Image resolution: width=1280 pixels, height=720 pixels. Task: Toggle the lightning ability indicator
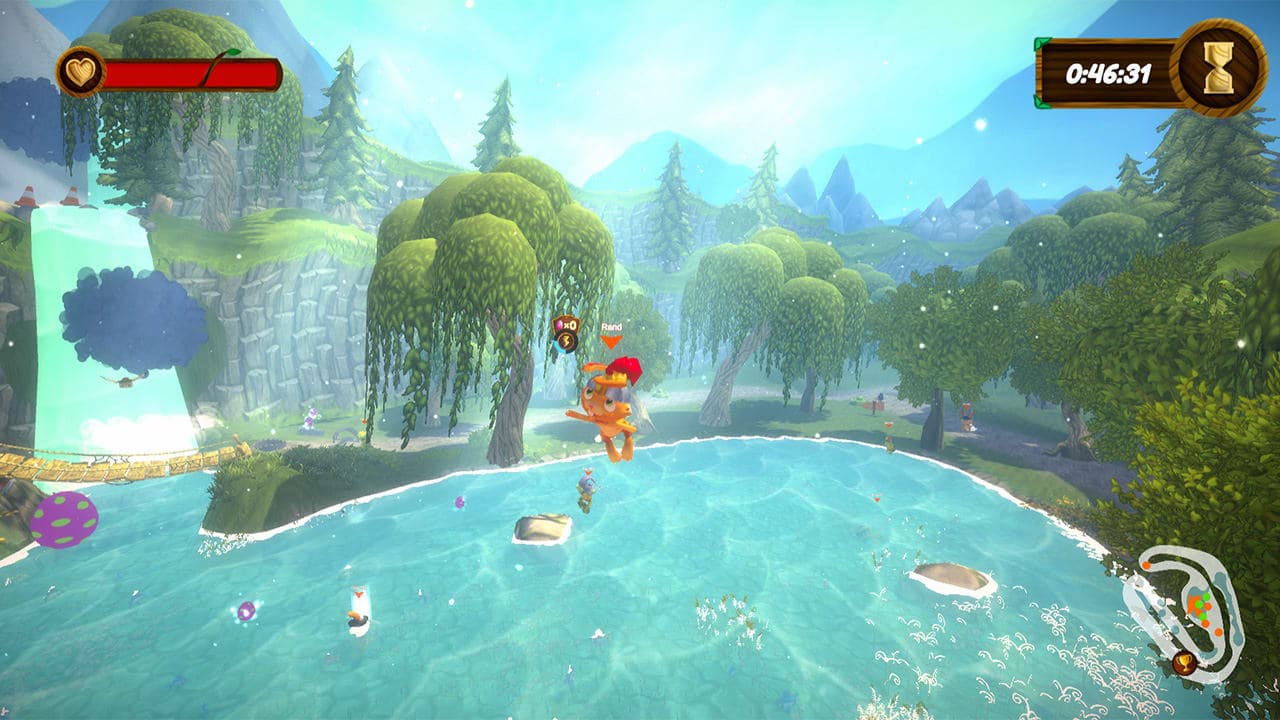[567, 342]
